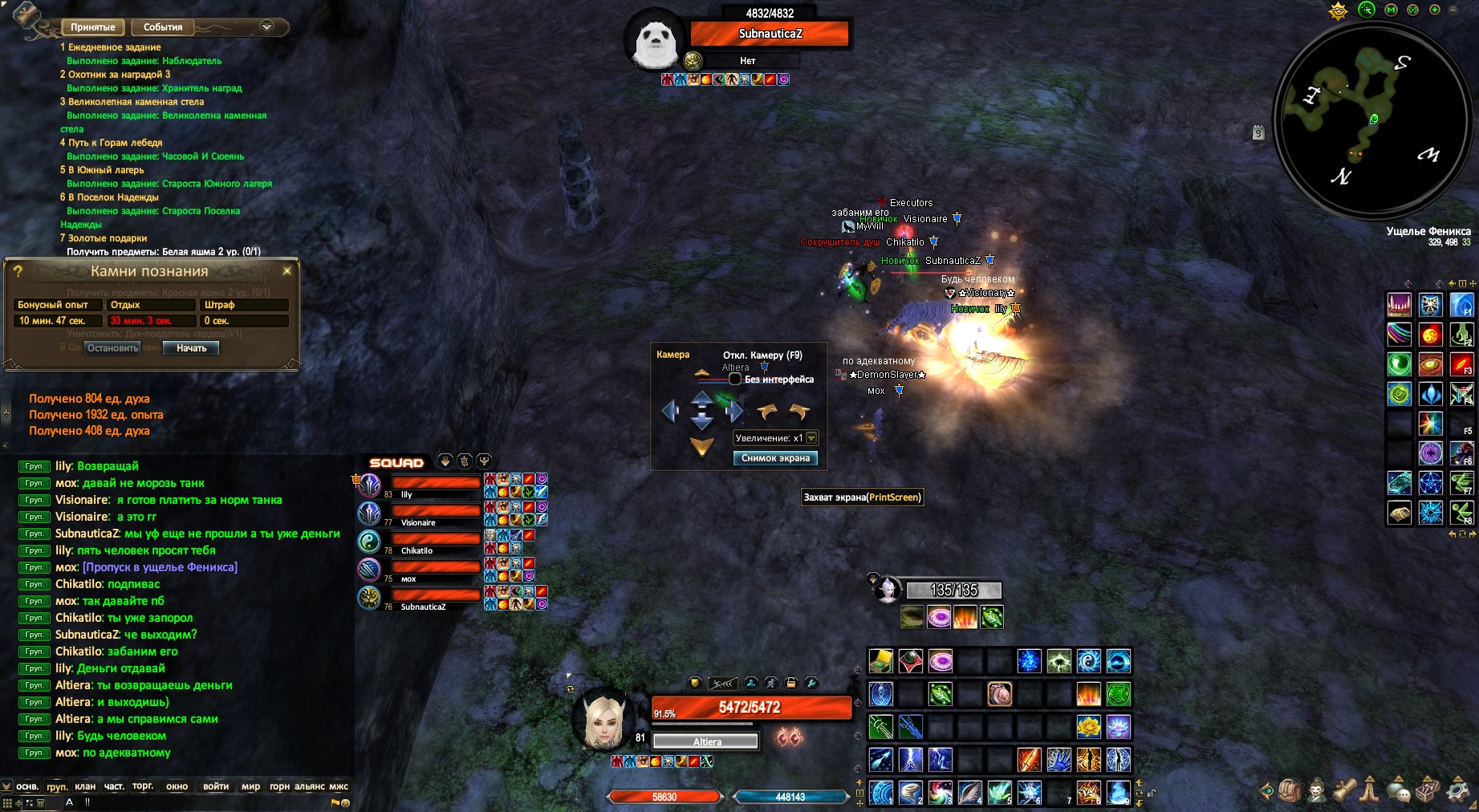Screen dimensions: 1479x812
Task: Click the Altiera character portrait
Action: tap(603, 719)
